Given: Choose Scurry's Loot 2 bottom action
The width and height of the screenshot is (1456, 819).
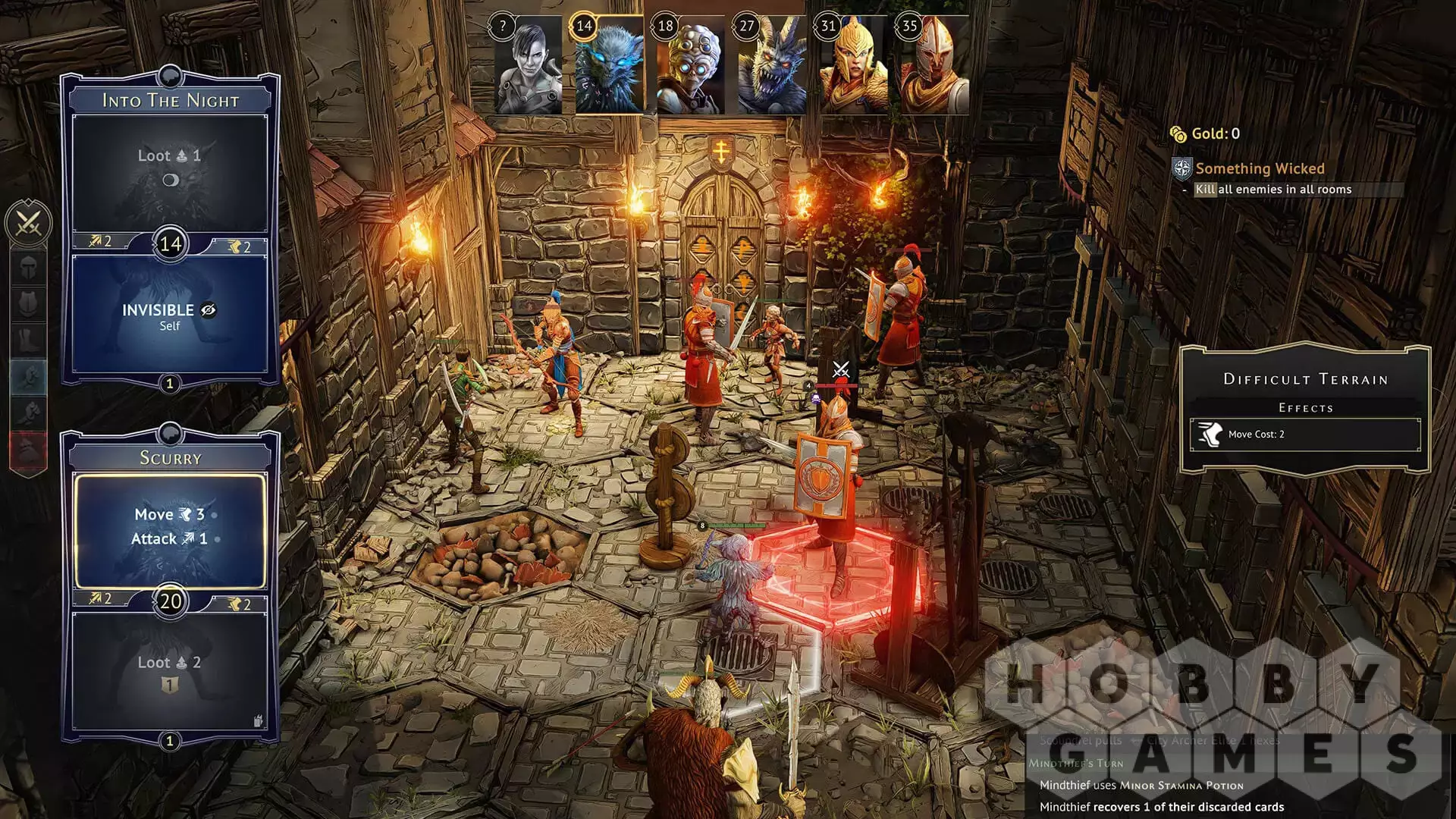Looking at the screenshot, I should 169,670.
